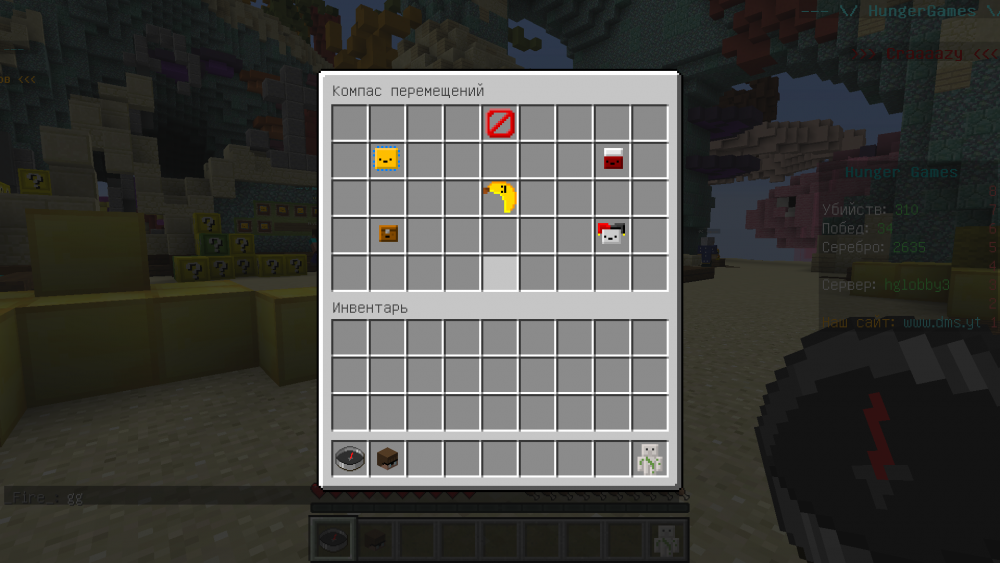1000x563 pixels.
Task: Click the red barrier icon slot
Action: point(500,124)
